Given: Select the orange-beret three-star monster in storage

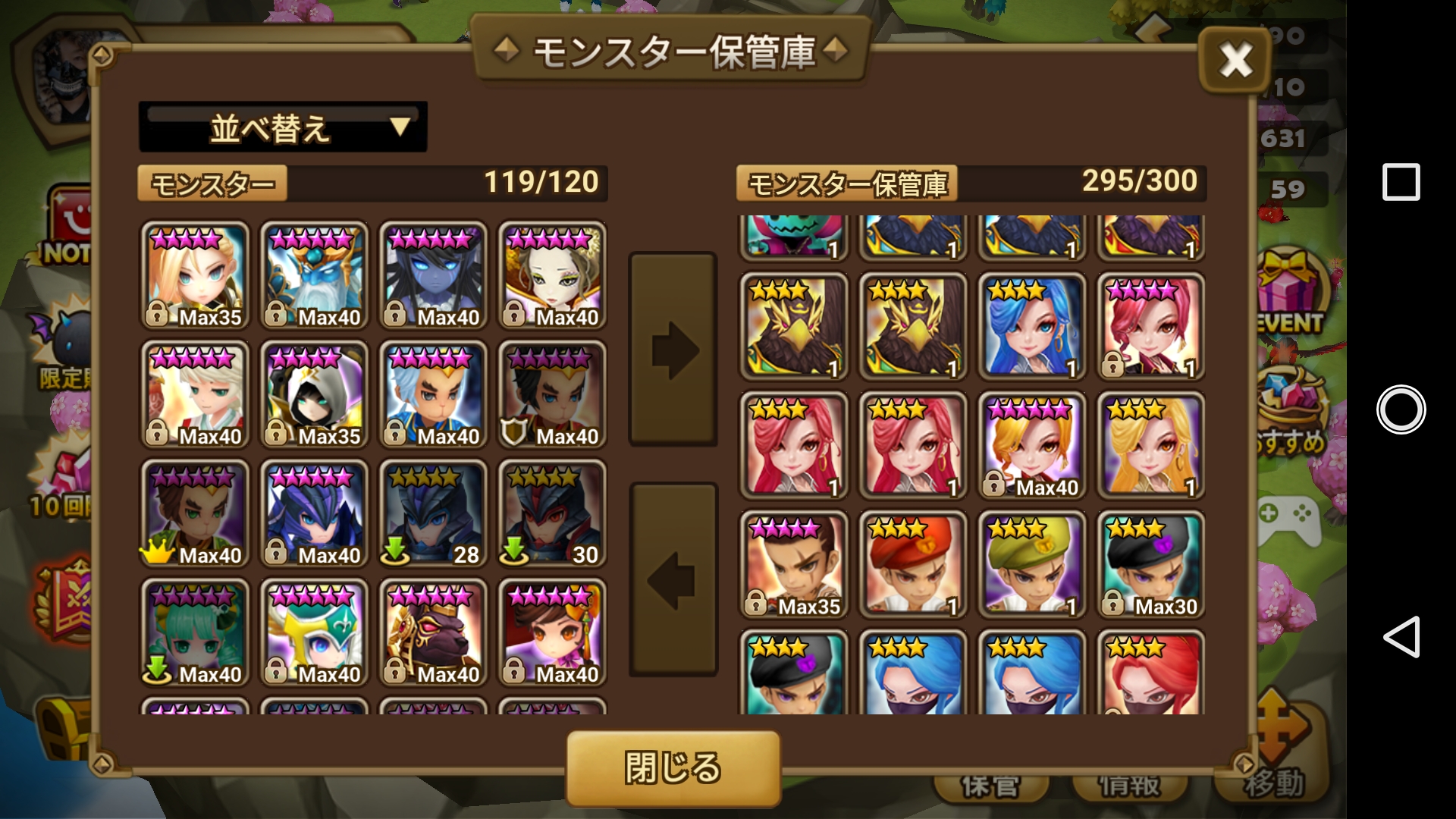Looking at the screenshot, I should coord(913,564).
